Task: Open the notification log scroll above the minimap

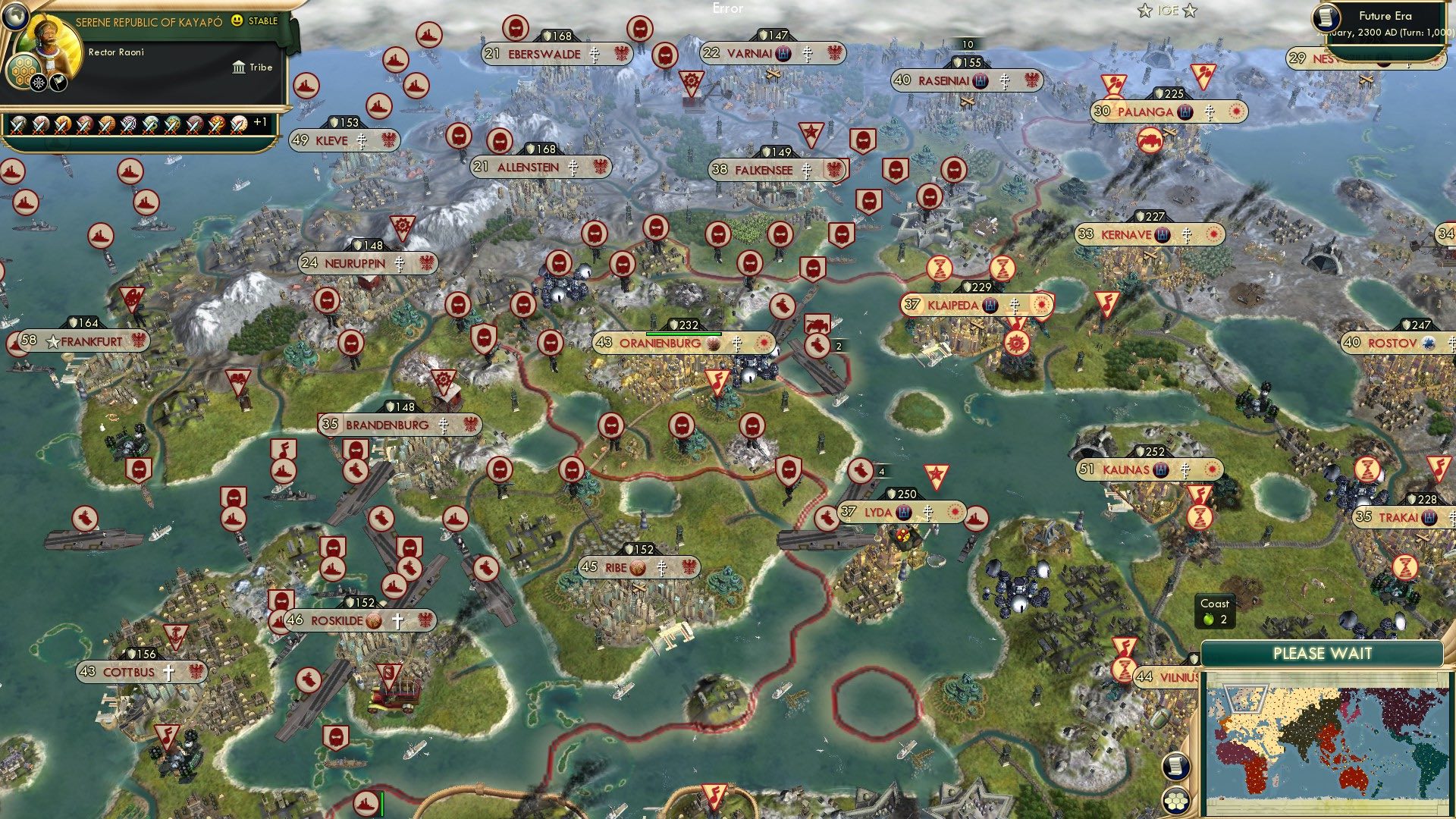Action: coord(1176,767)
